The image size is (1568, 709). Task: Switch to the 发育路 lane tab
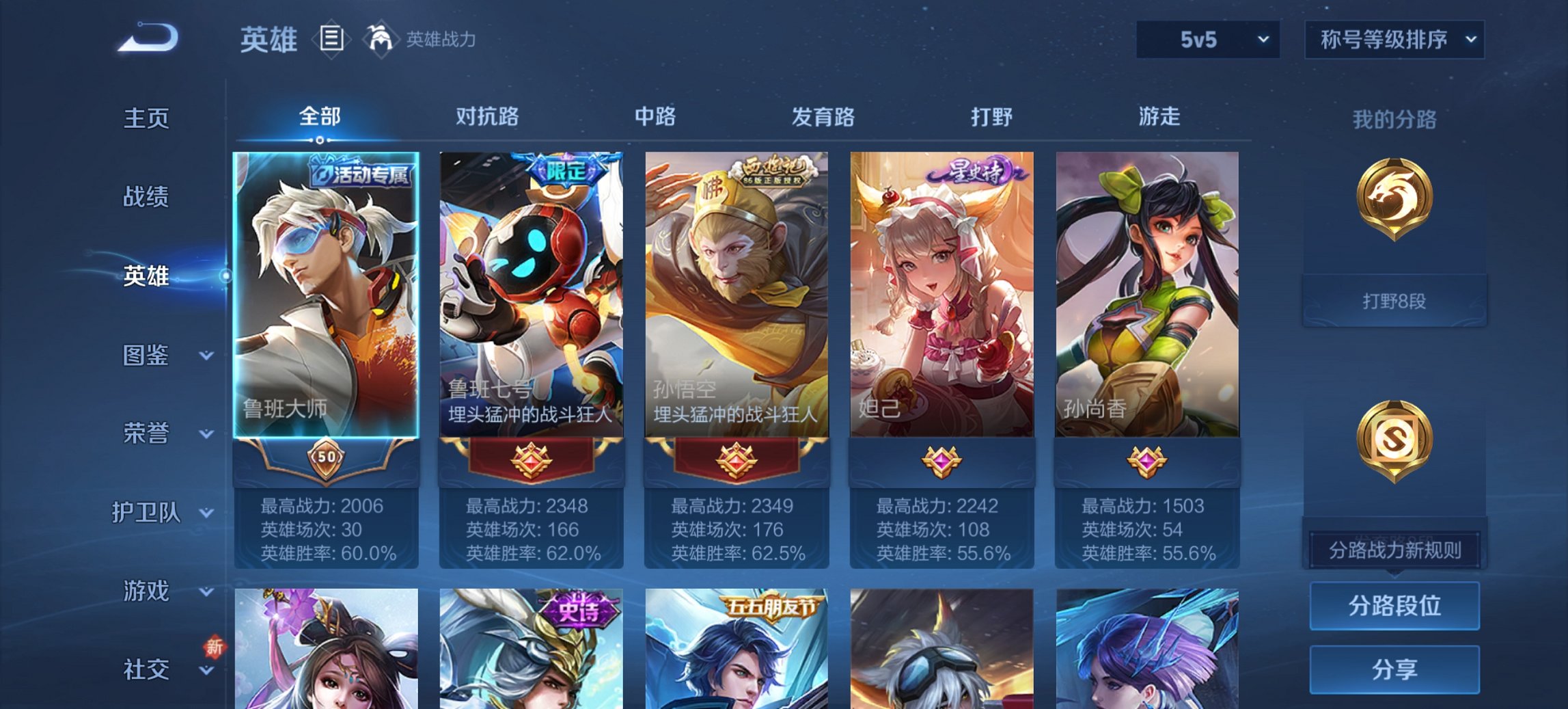823,117
